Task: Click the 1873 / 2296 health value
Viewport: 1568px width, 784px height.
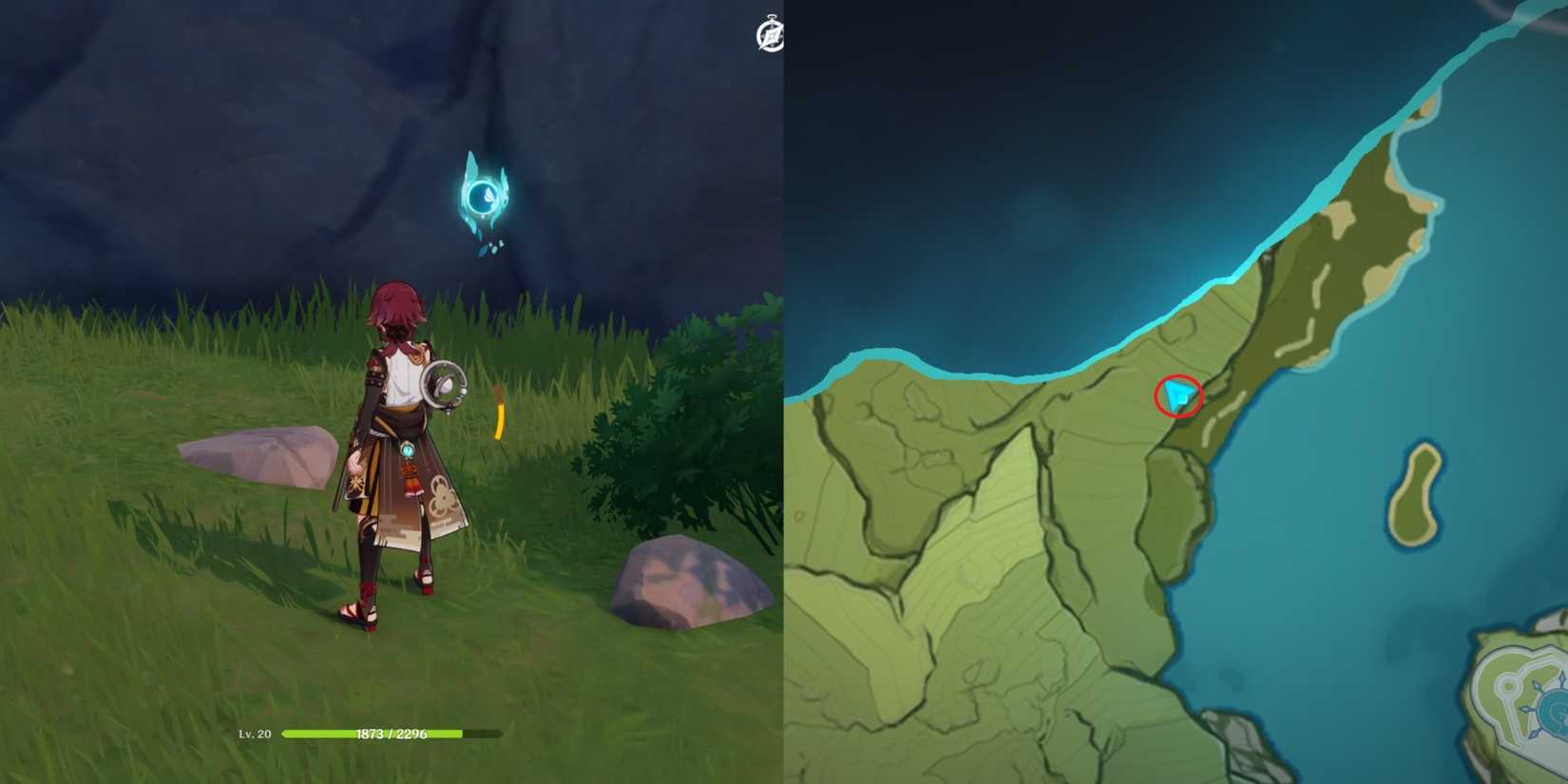Action: pyautogui.click(x=392, y=734)
